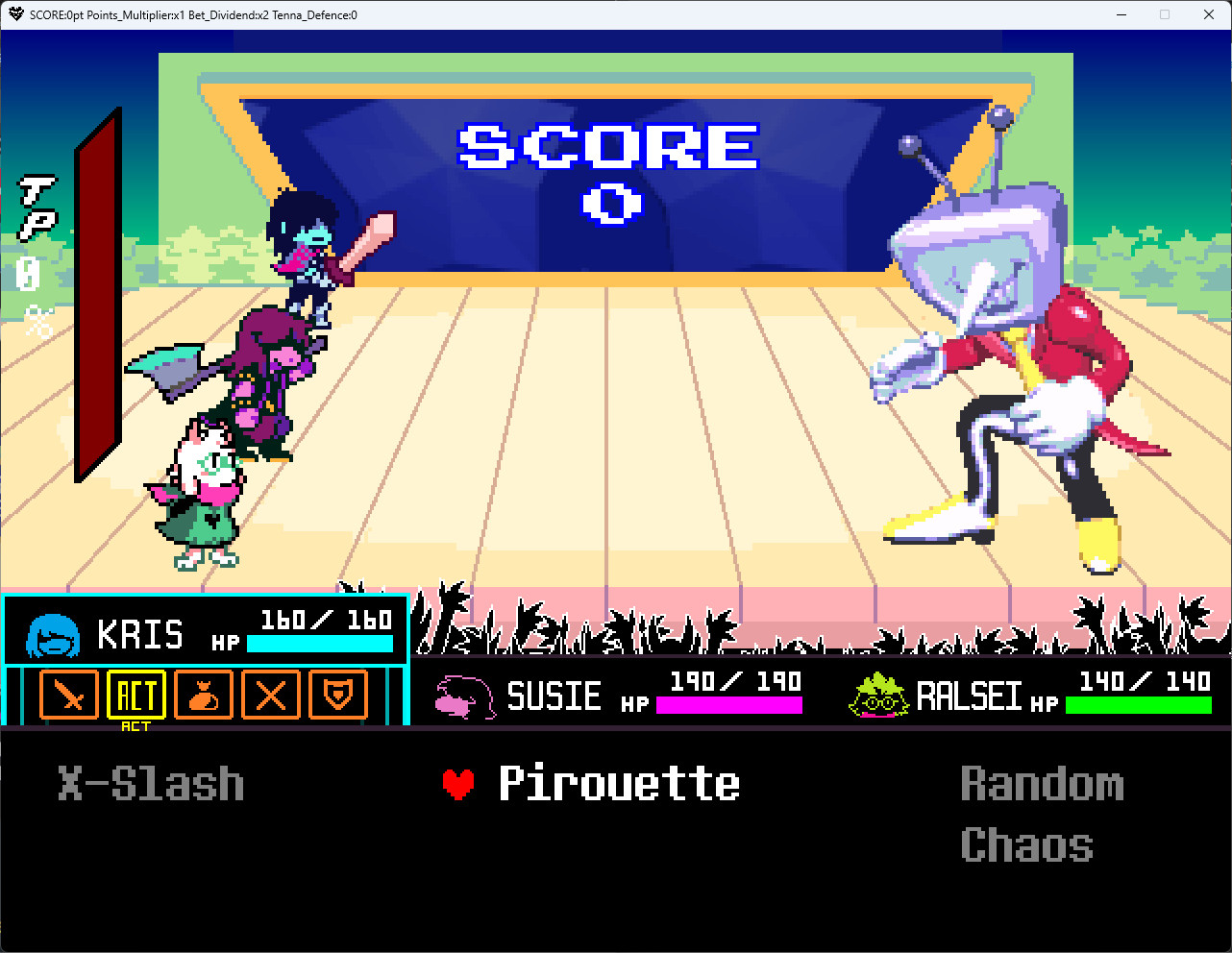The height and width of the screenshot is (953, 1232).
Task: Click the Tenna enemy sprite
Action: coord(999,336)
